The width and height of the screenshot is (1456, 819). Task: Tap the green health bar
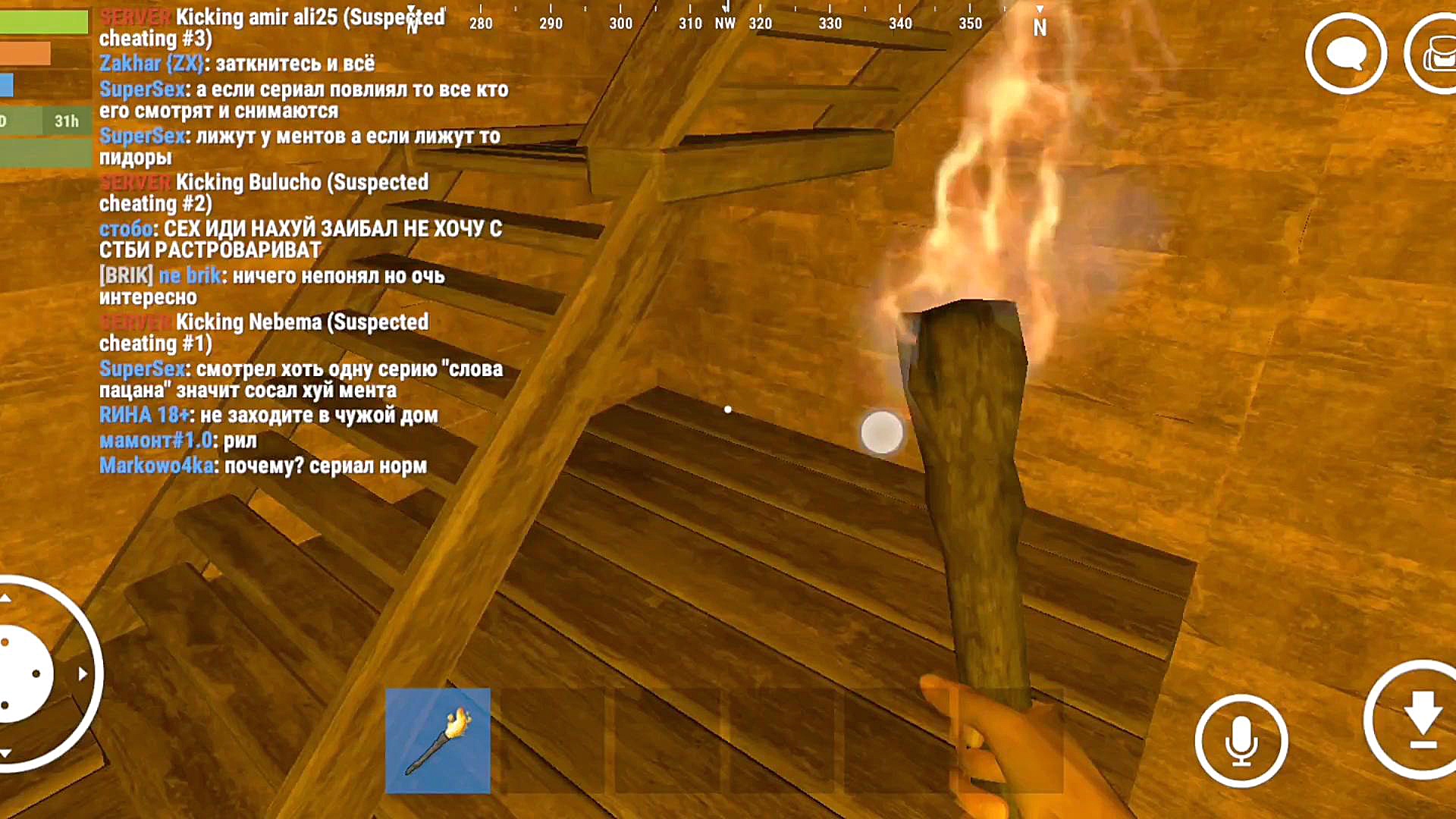tap(42, 23)
